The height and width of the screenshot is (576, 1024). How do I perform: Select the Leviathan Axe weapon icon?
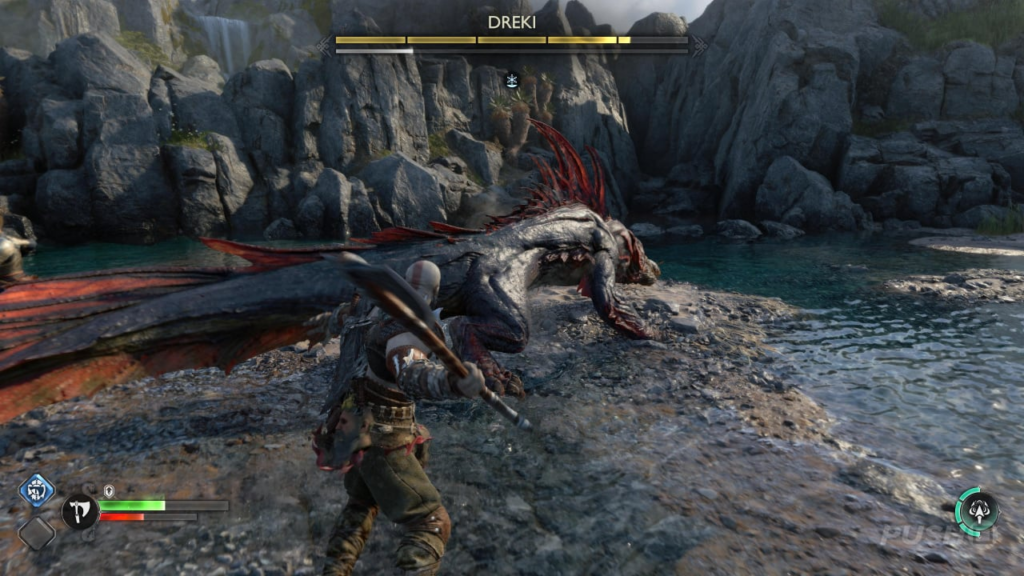coord(79,512)
